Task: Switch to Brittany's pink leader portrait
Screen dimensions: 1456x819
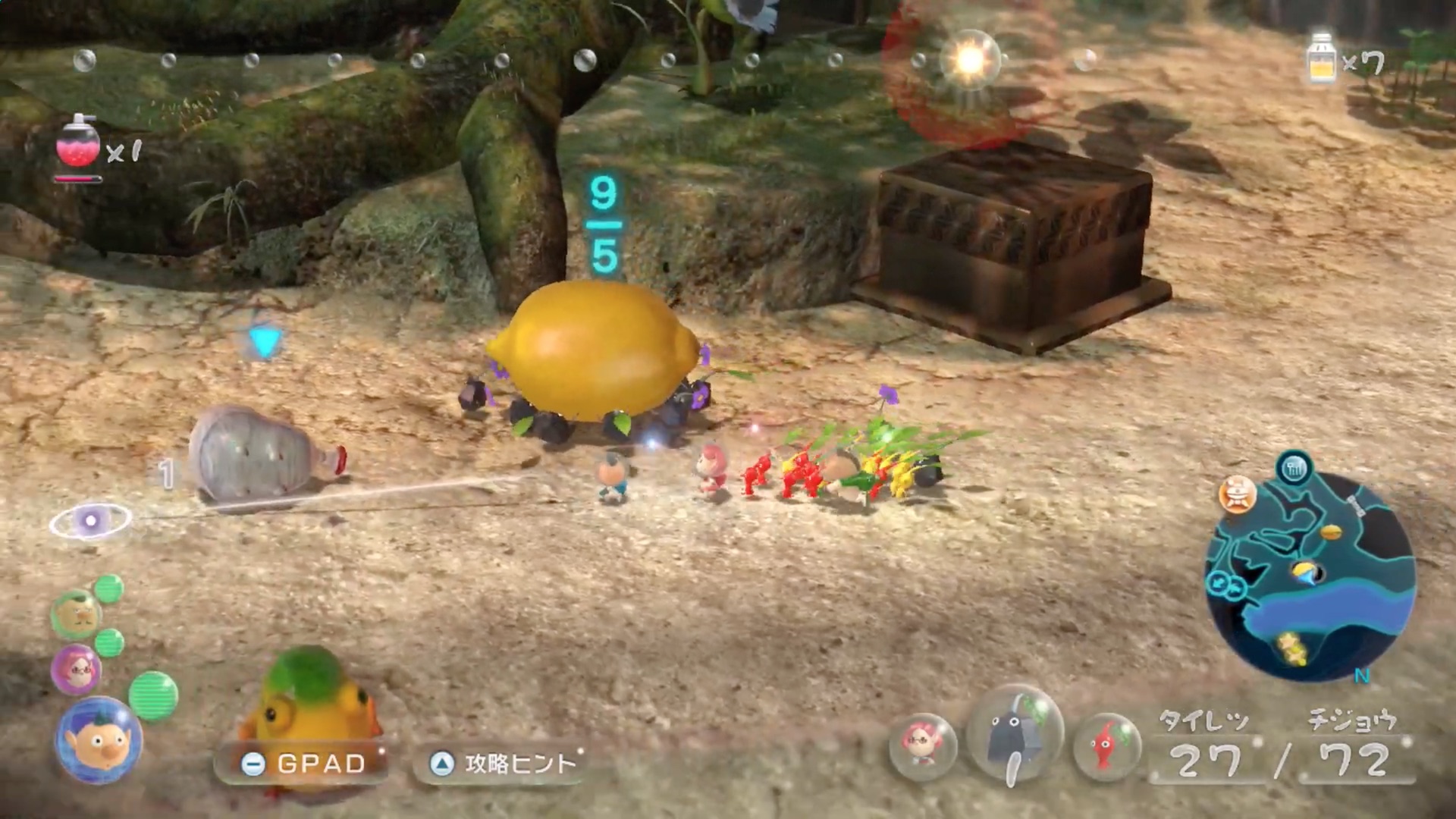Action: (x=76, y=670)
